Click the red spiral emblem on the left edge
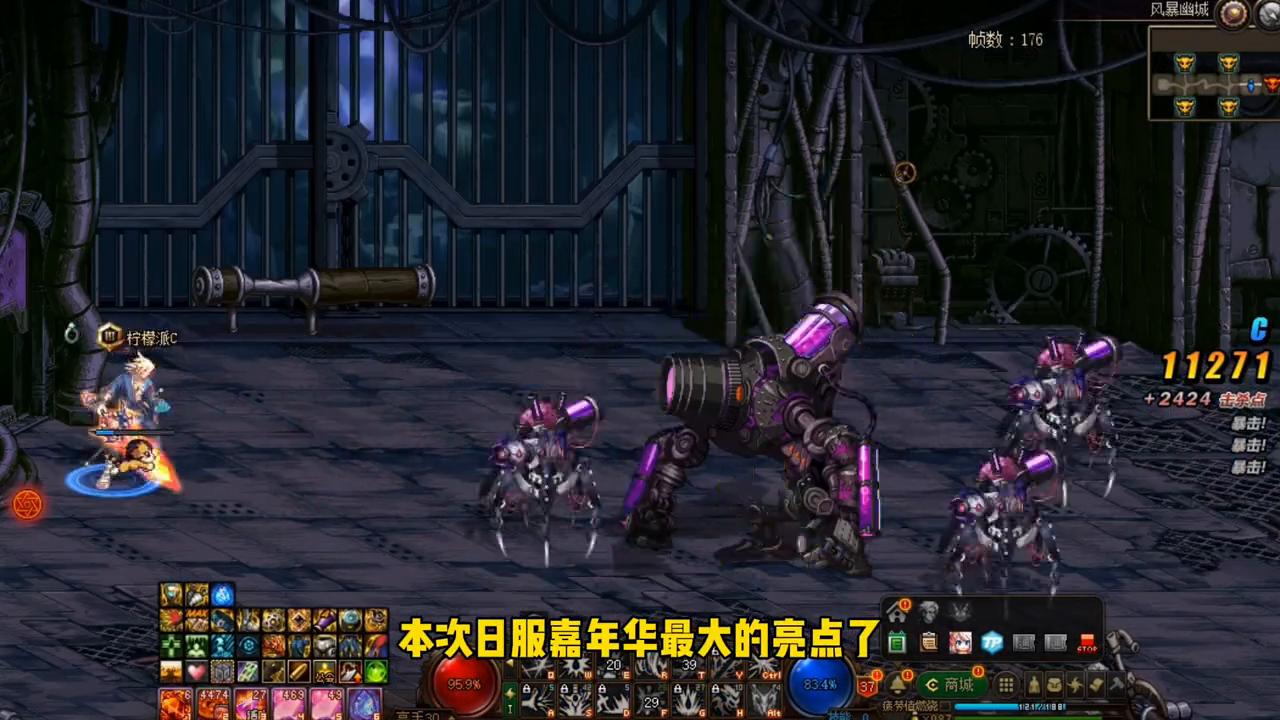This screenshot has height=720, width=1280. pyautogui.click(x=27, y=505)
